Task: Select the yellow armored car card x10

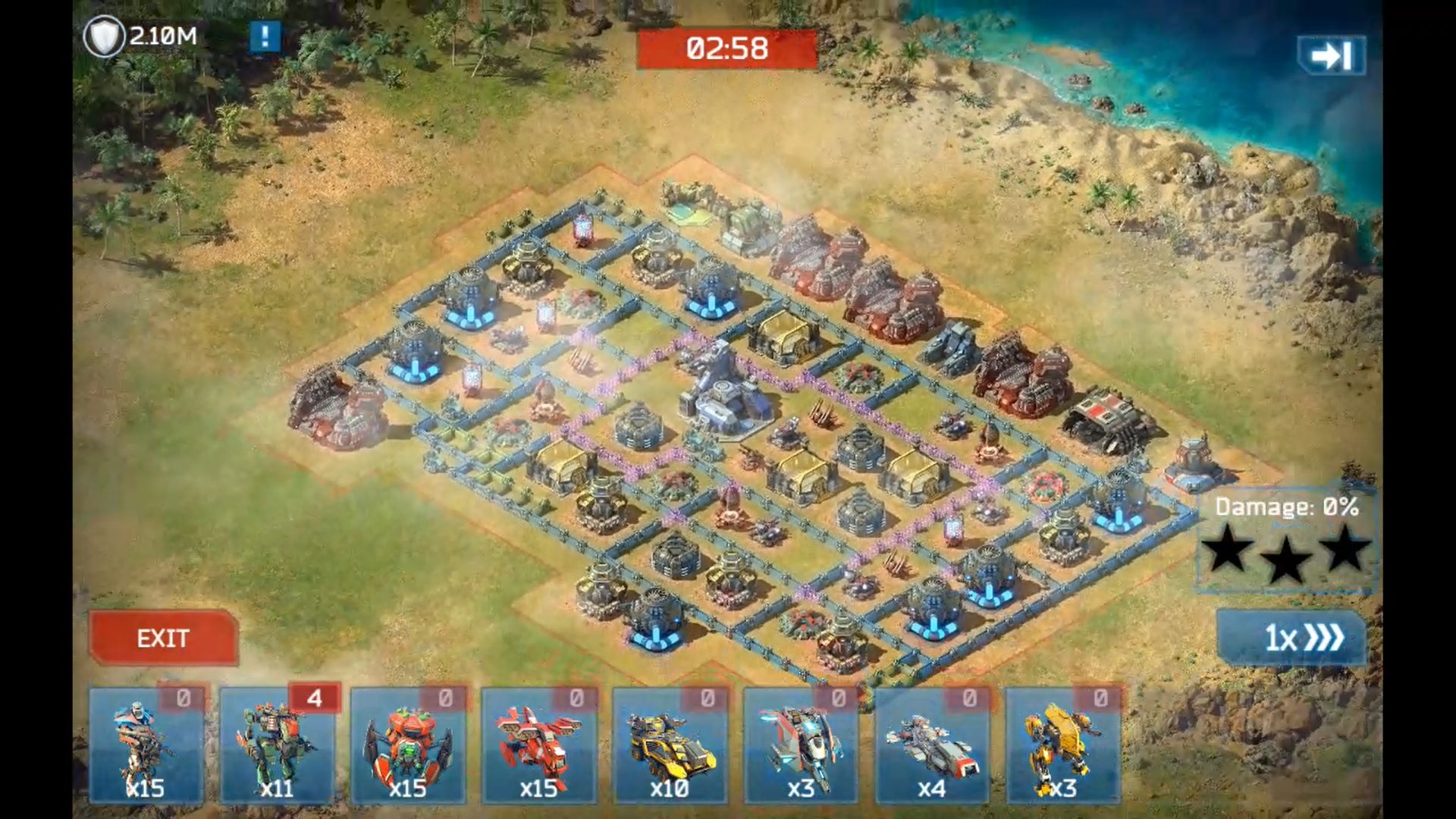Action: point(670,746)
